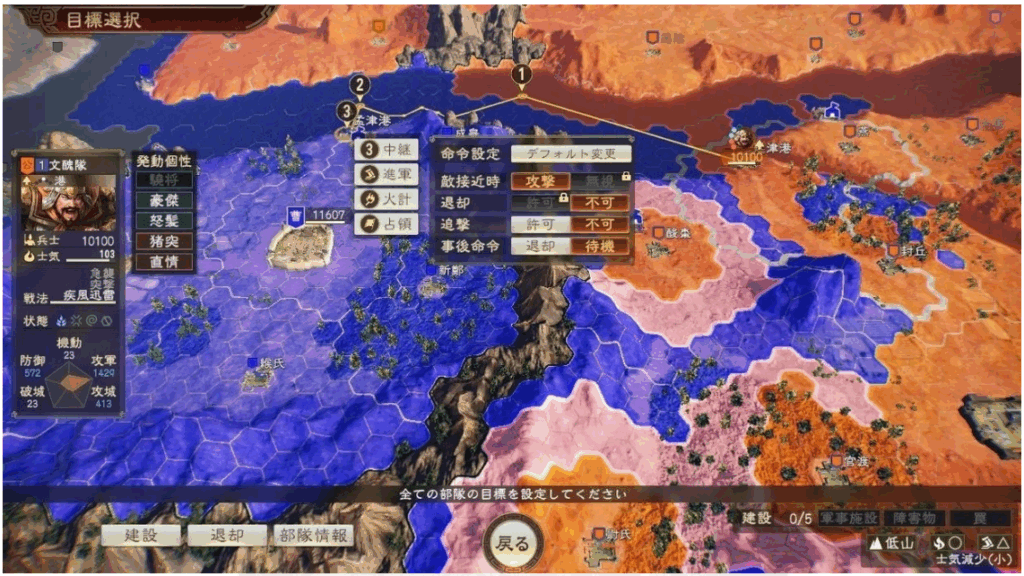The height and width of the screenshot is (576, 1024).
Task: Select the 猪突 trait entry
Action: coord(164,242)
